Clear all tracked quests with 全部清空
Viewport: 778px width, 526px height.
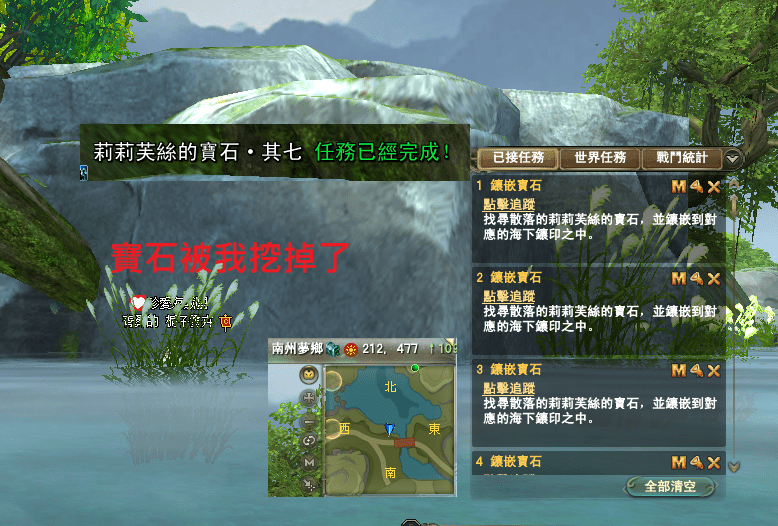(670, 487)
